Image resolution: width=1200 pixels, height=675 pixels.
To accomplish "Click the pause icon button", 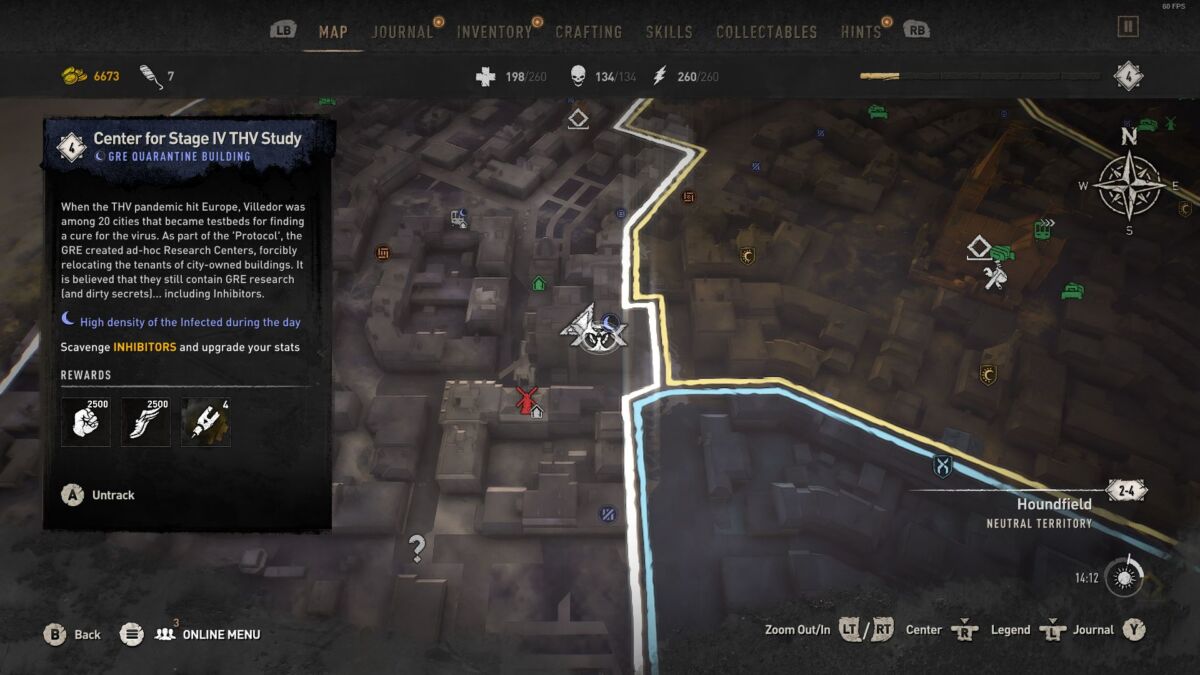I will (x=1128, y=27).
